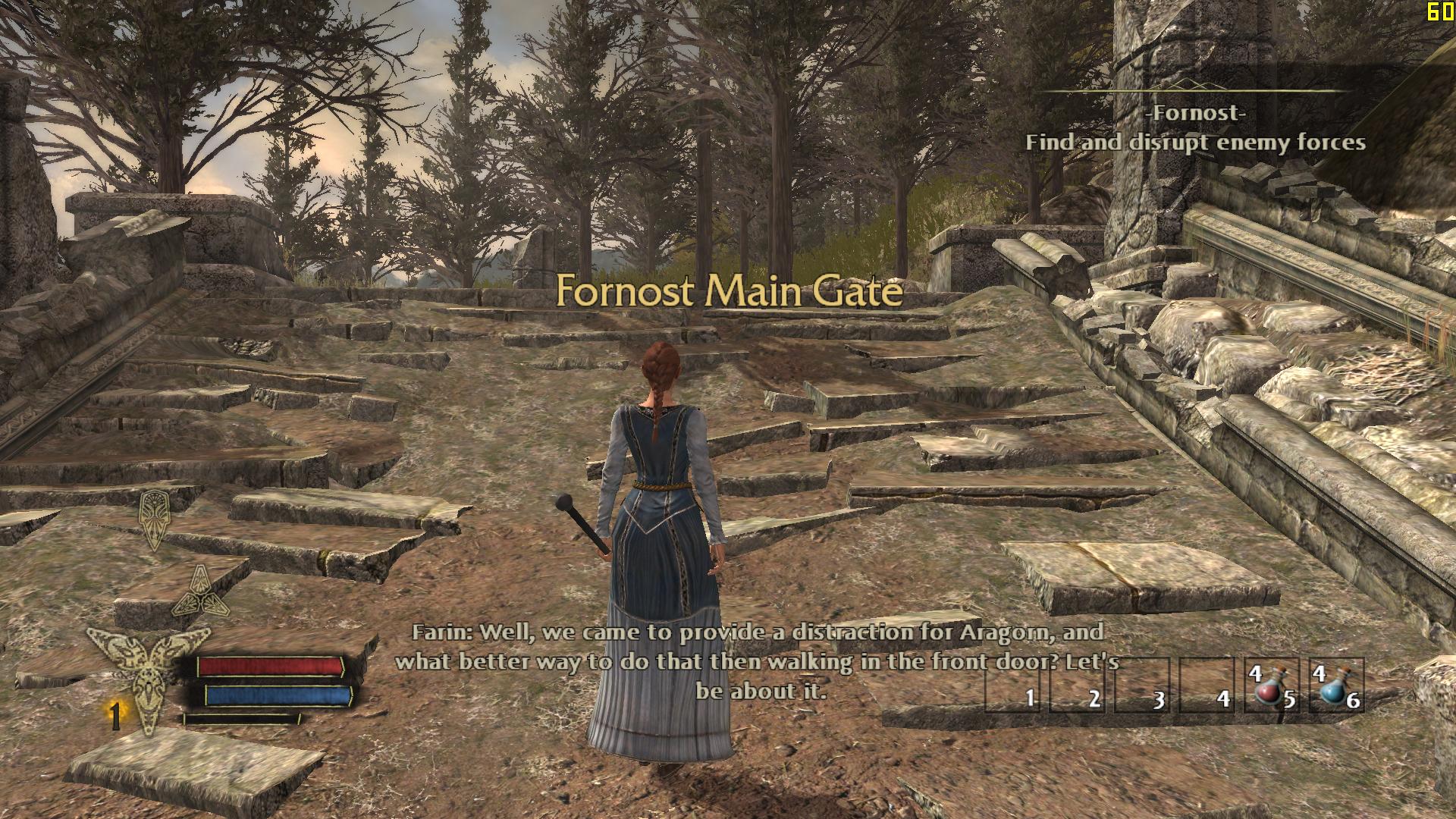The width and height of the screenshot is (1456, 819).
Task: Open the Fornost objective tracker
Action: (x=1195, y=129)
